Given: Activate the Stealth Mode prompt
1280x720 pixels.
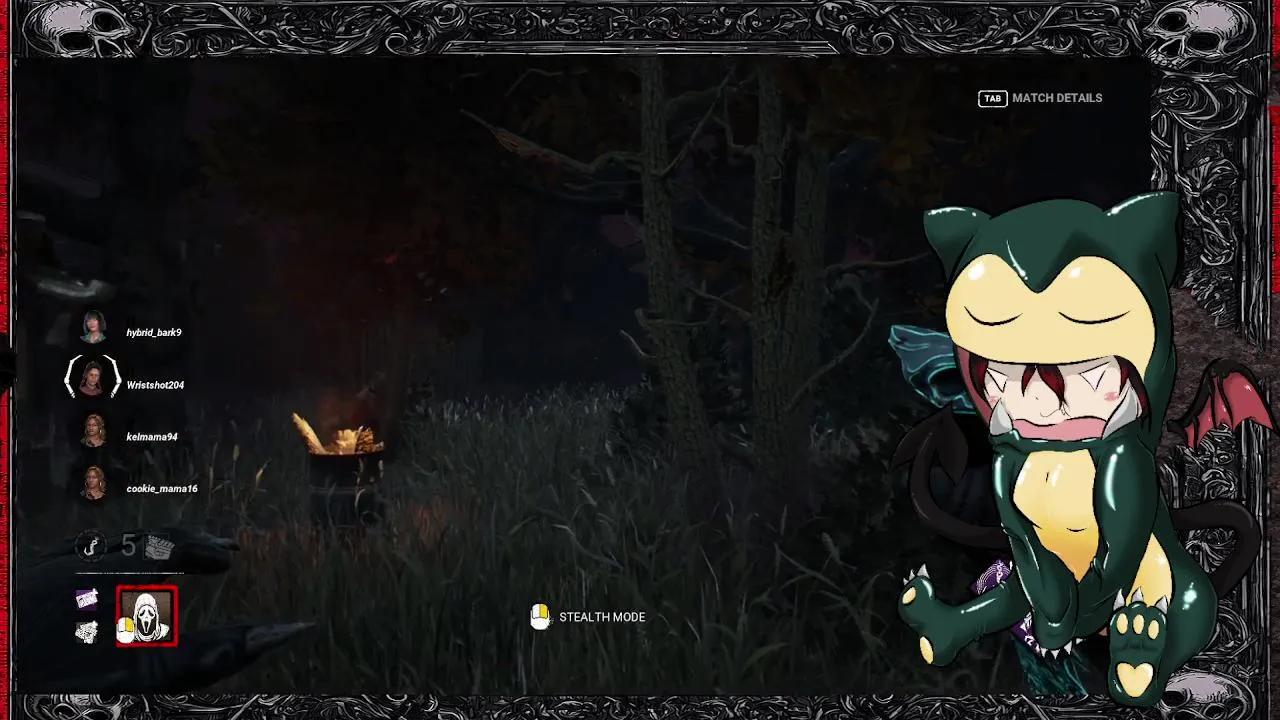Looking at the screenshot, I should (x=602, y=617).
